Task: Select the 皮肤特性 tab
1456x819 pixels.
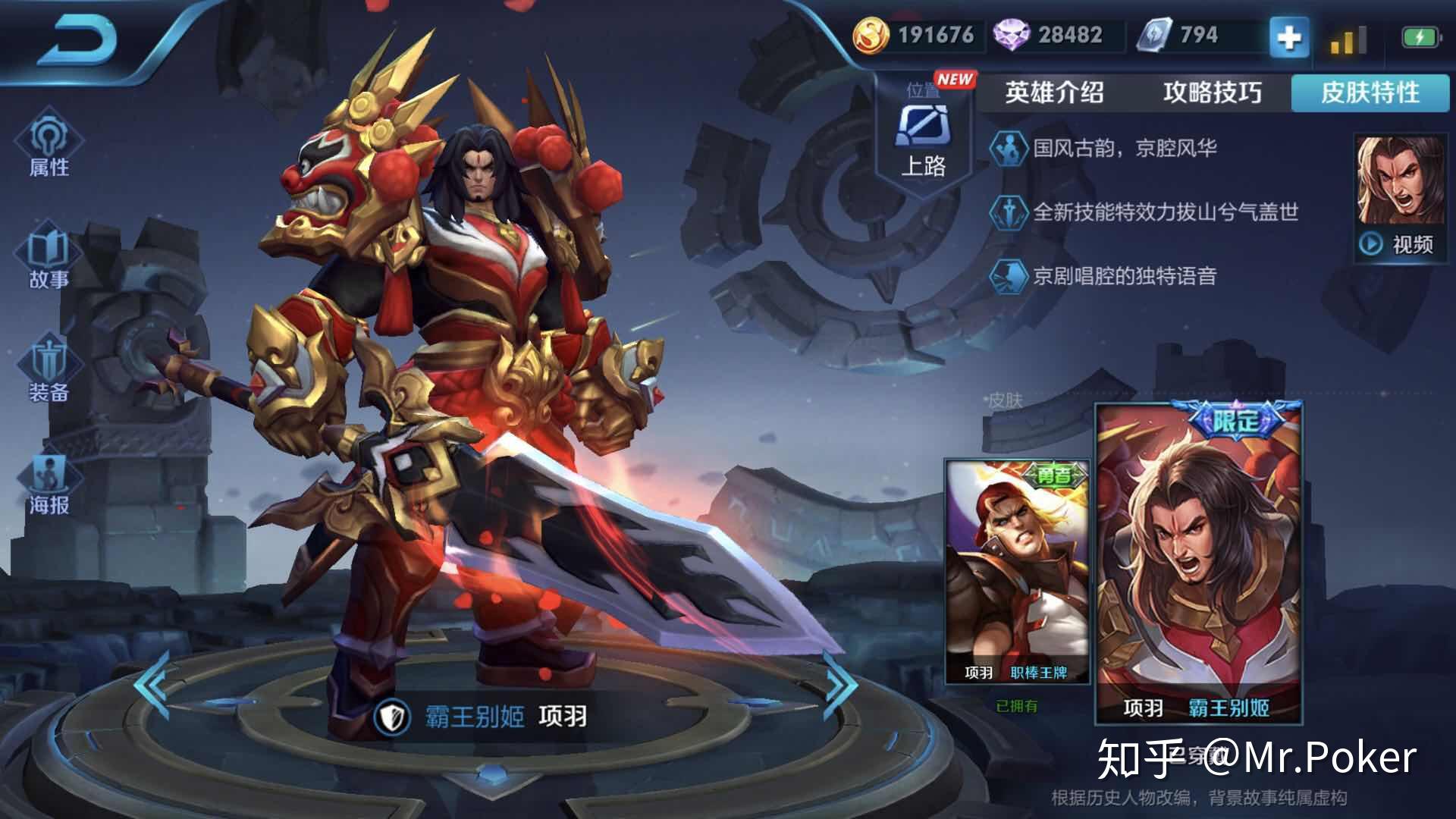Action: [1370, 93]
